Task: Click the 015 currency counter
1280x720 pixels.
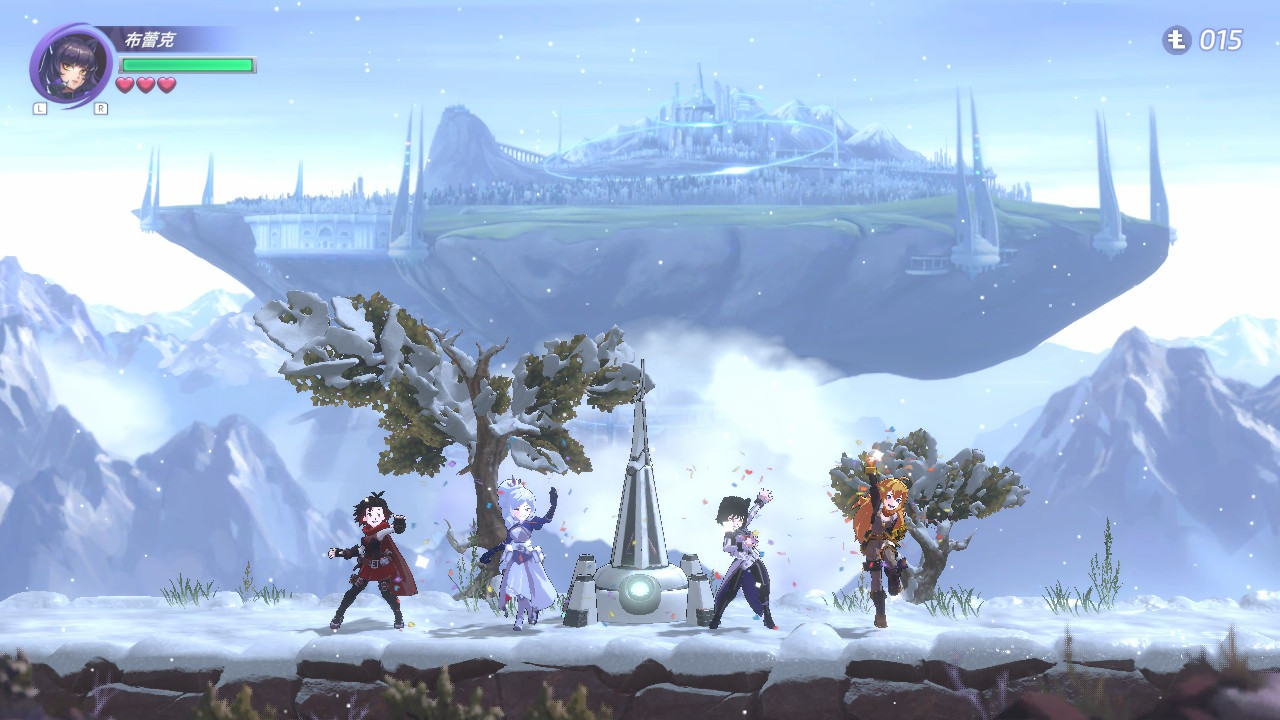Action: pyautogui.click(x=1220, y=41)
